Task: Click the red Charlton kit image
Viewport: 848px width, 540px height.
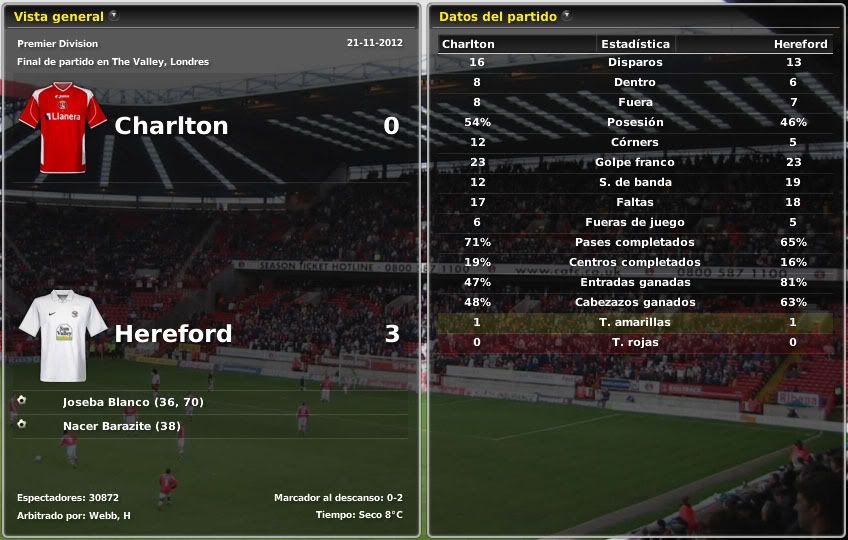Action: [x=62, y=128]
